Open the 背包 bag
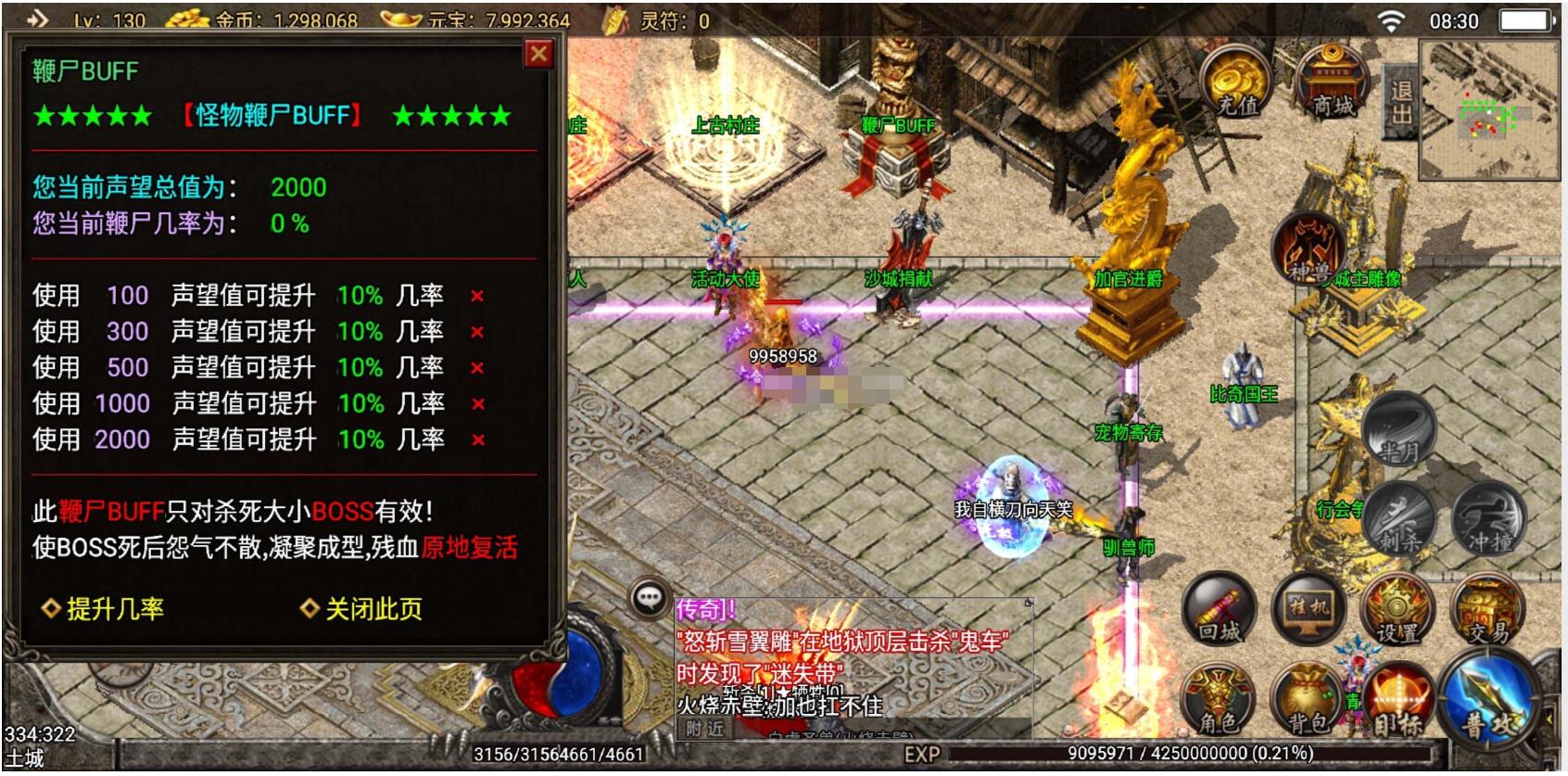The image size is (1568, 776). coord(1309,700)
